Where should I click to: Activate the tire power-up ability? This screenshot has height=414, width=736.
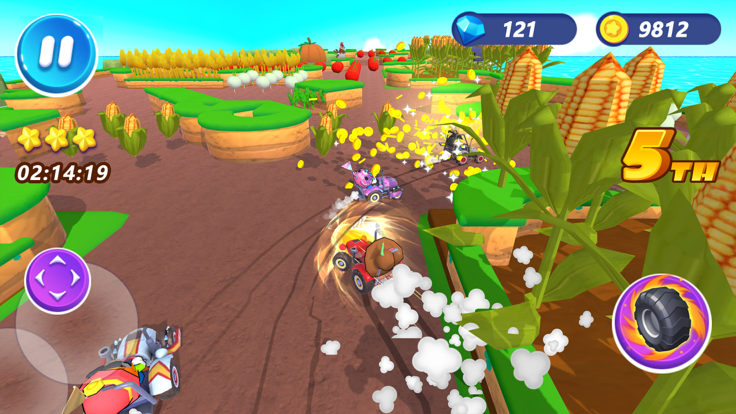661,322
